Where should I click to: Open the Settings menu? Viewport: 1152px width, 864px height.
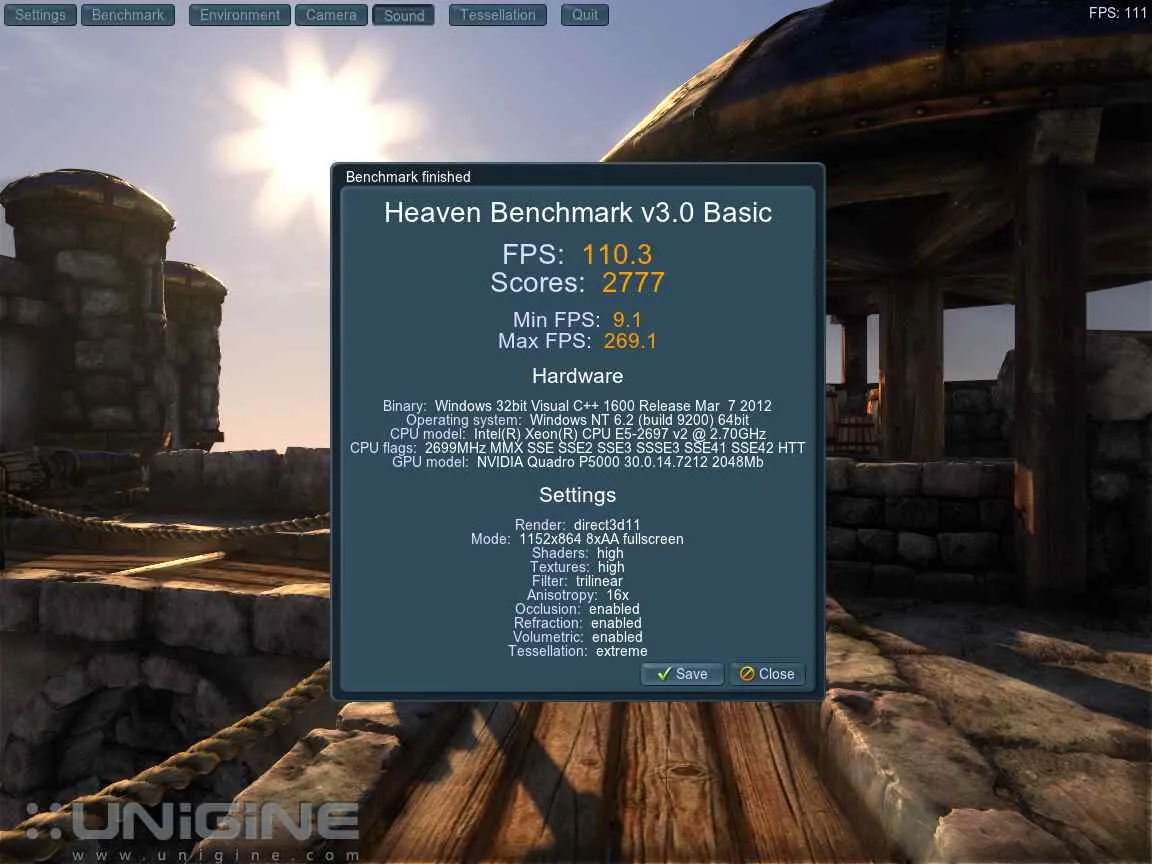pyautogui.click(x=40, y=15)
